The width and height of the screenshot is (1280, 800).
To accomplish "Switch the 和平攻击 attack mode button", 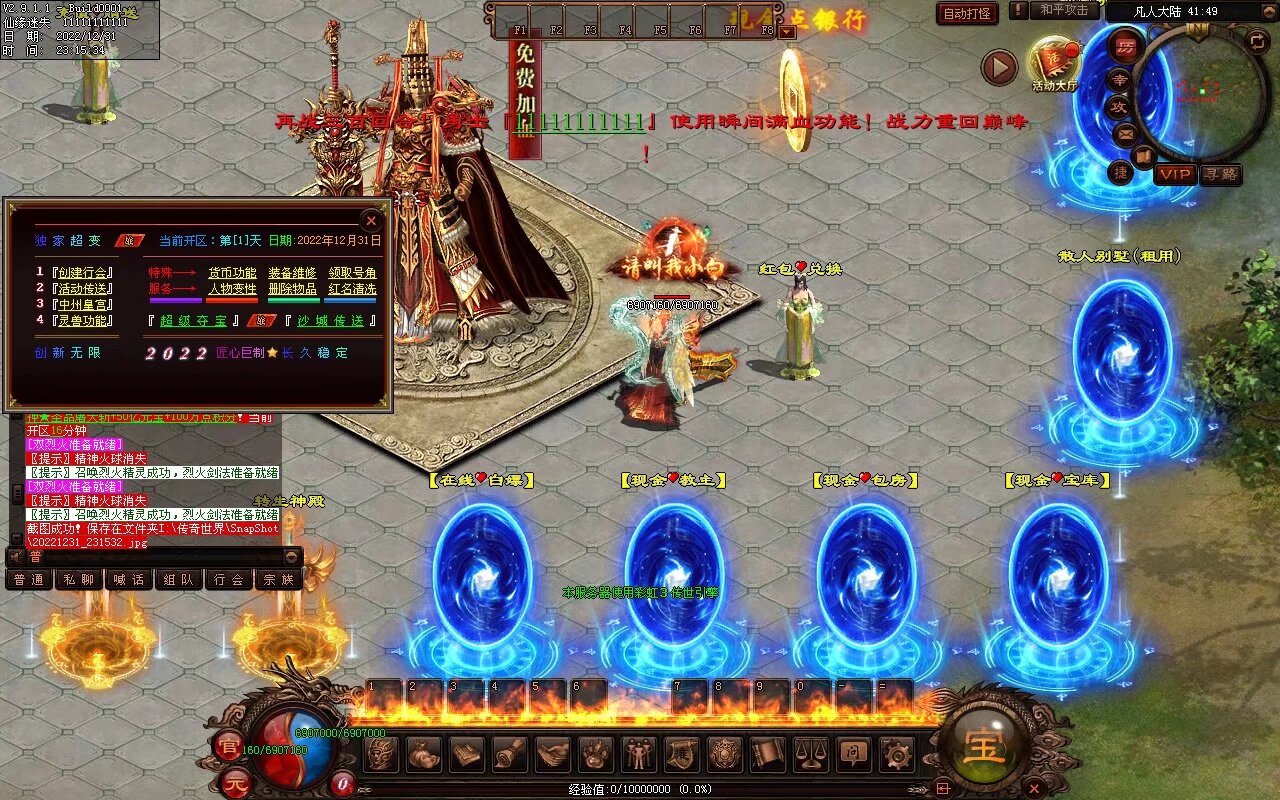I will [x=1064, y=10].
